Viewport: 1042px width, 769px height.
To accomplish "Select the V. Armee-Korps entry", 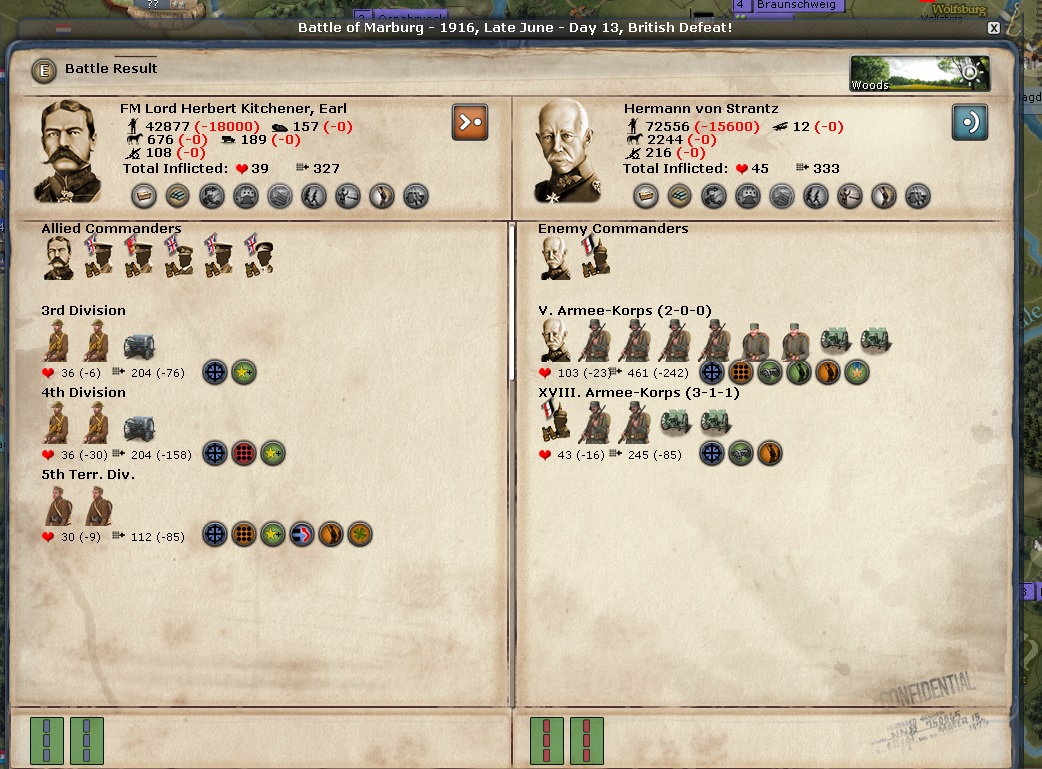I will point(625,311).
